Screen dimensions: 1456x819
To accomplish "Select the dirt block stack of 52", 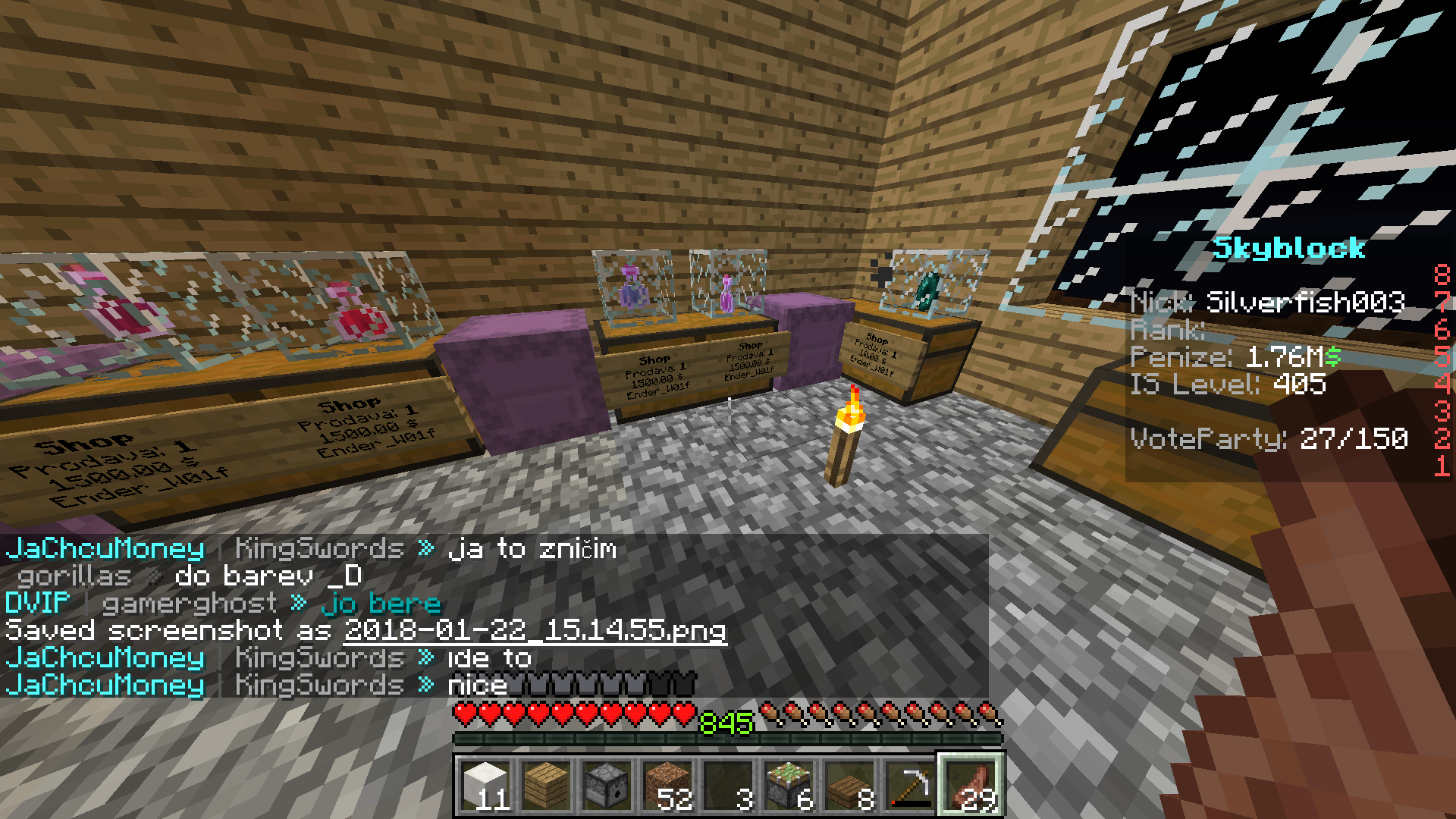I will [667, 786].
